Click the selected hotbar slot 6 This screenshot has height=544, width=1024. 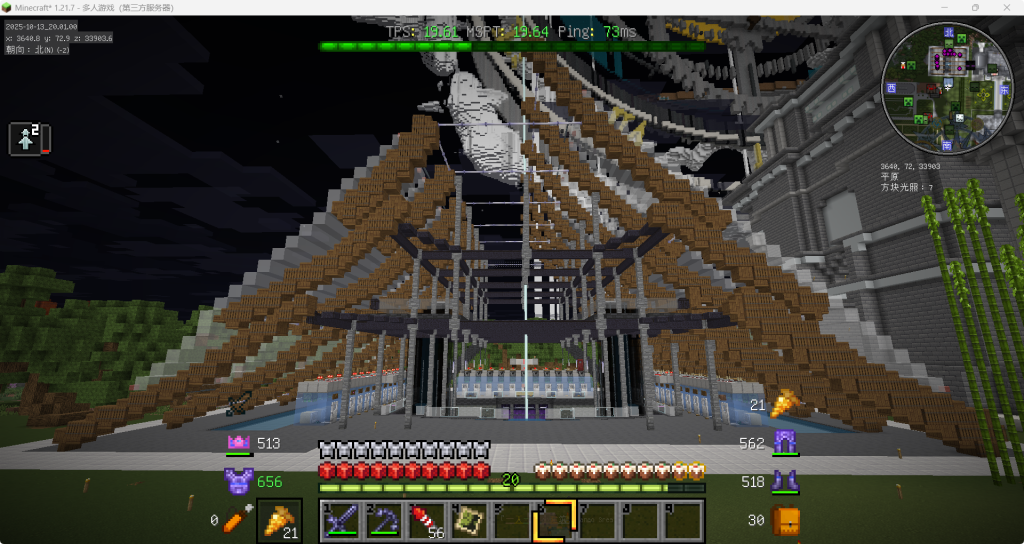552,520
